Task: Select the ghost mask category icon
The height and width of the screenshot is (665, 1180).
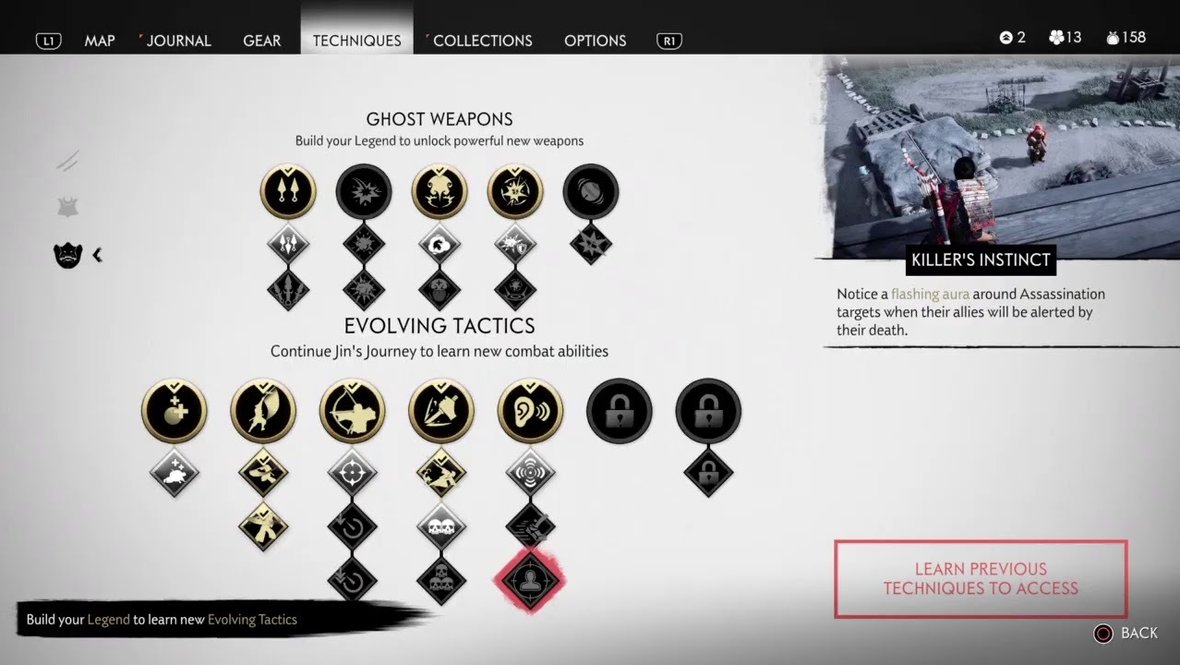Action: click(67, 255)
